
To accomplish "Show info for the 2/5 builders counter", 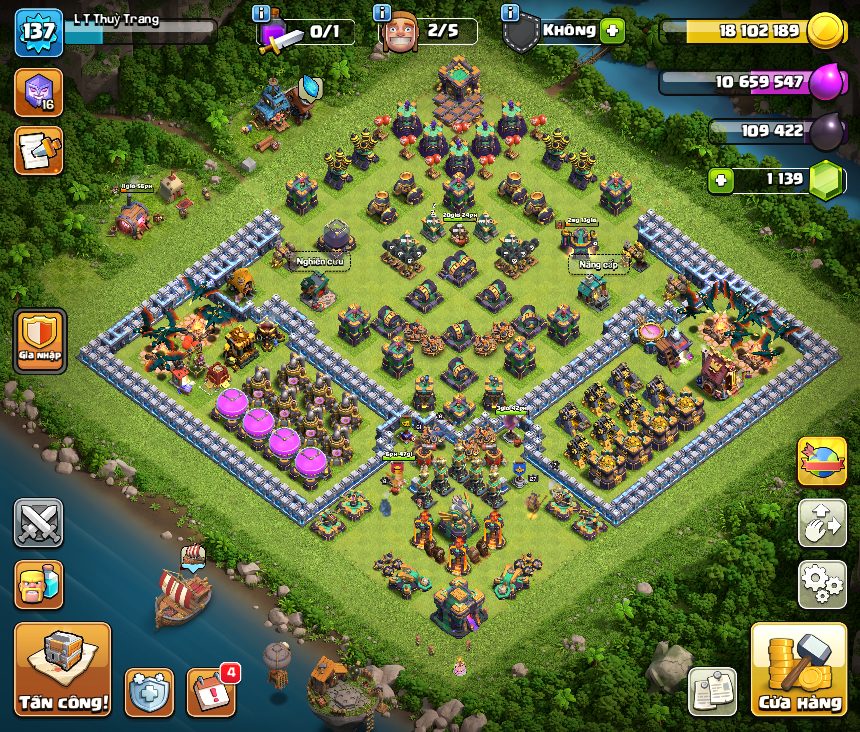I will coord(381,13).
